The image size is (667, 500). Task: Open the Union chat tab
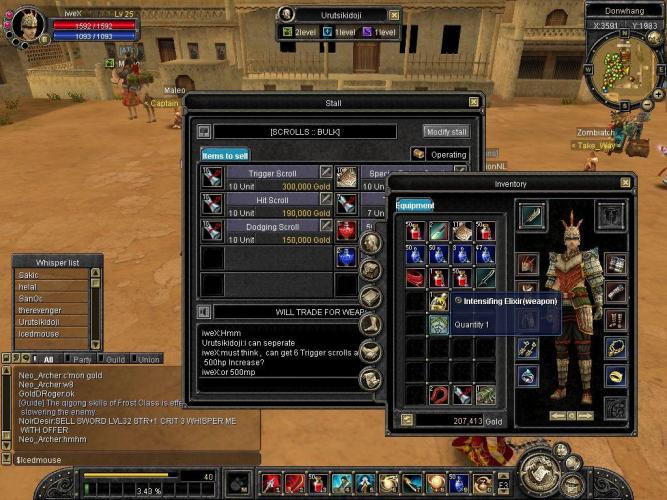148,359
